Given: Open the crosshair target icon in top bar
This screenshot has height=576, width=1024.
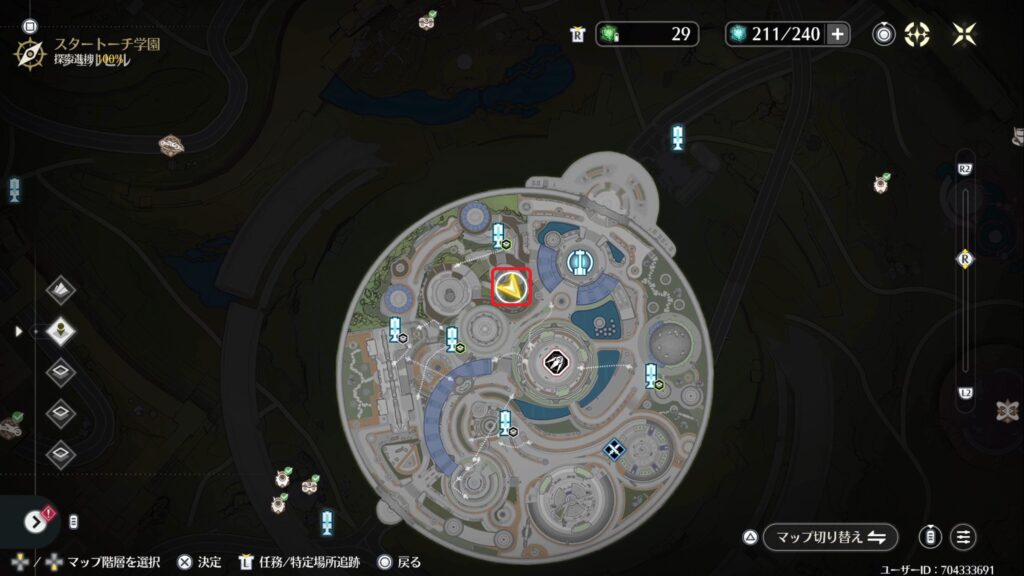Looking at the screenshot, I should tap(917, 34).
